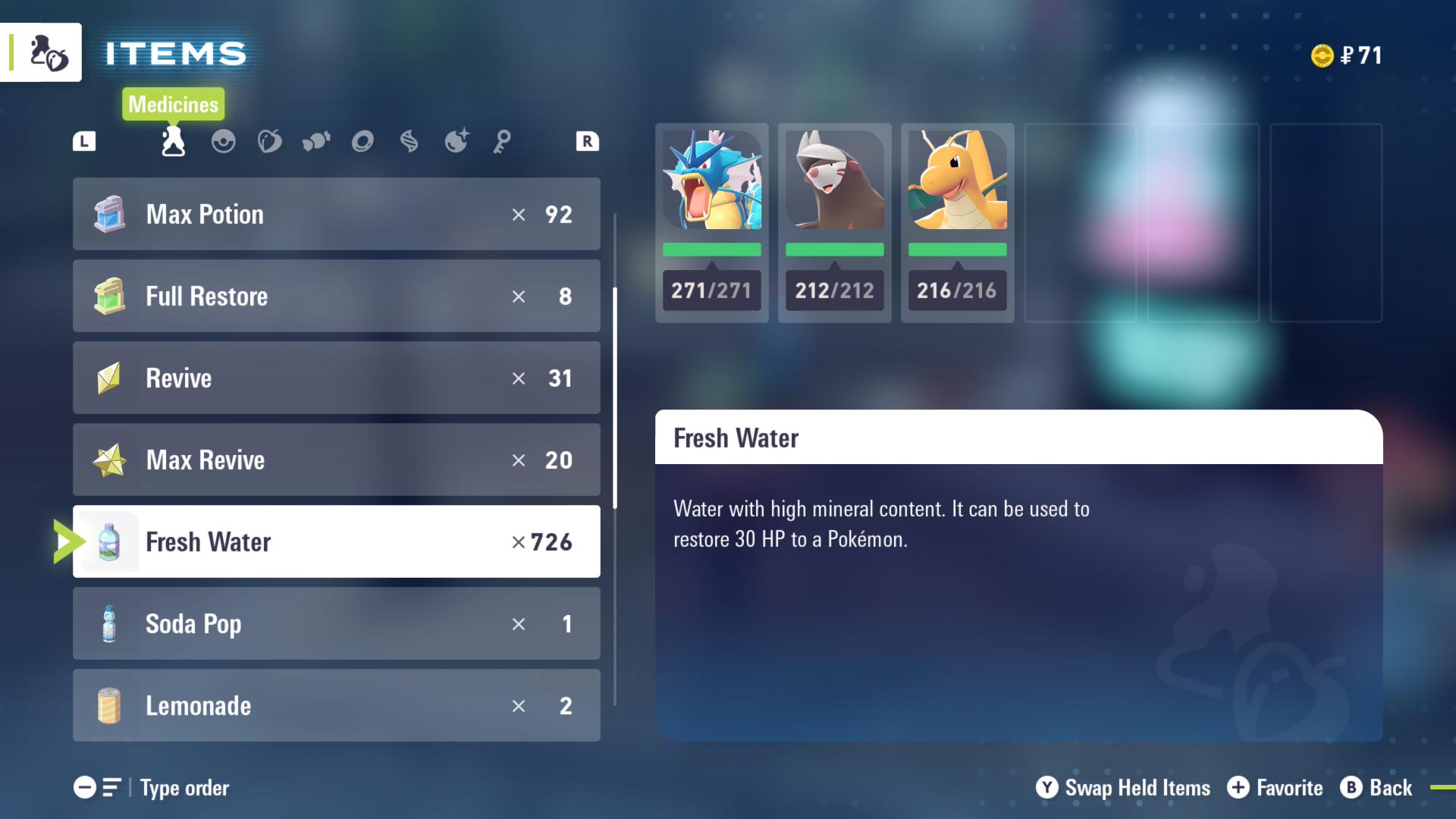Screen dimensions: 1456x819
Task: Switch to the candy category tab
Action: (x=316, y=142)
